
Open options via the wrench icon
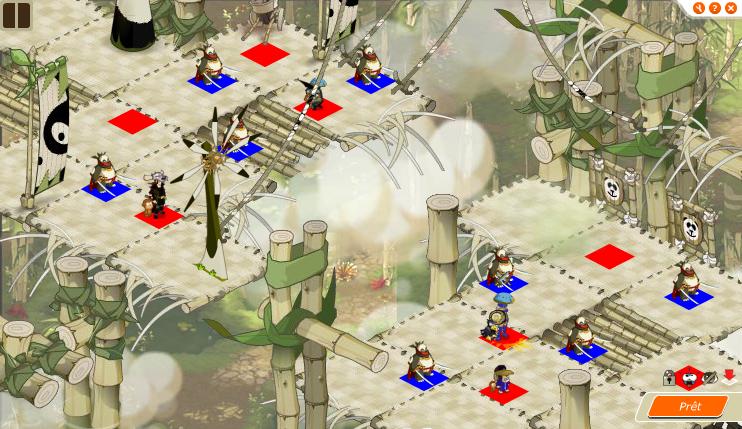(x=698, y=8)
